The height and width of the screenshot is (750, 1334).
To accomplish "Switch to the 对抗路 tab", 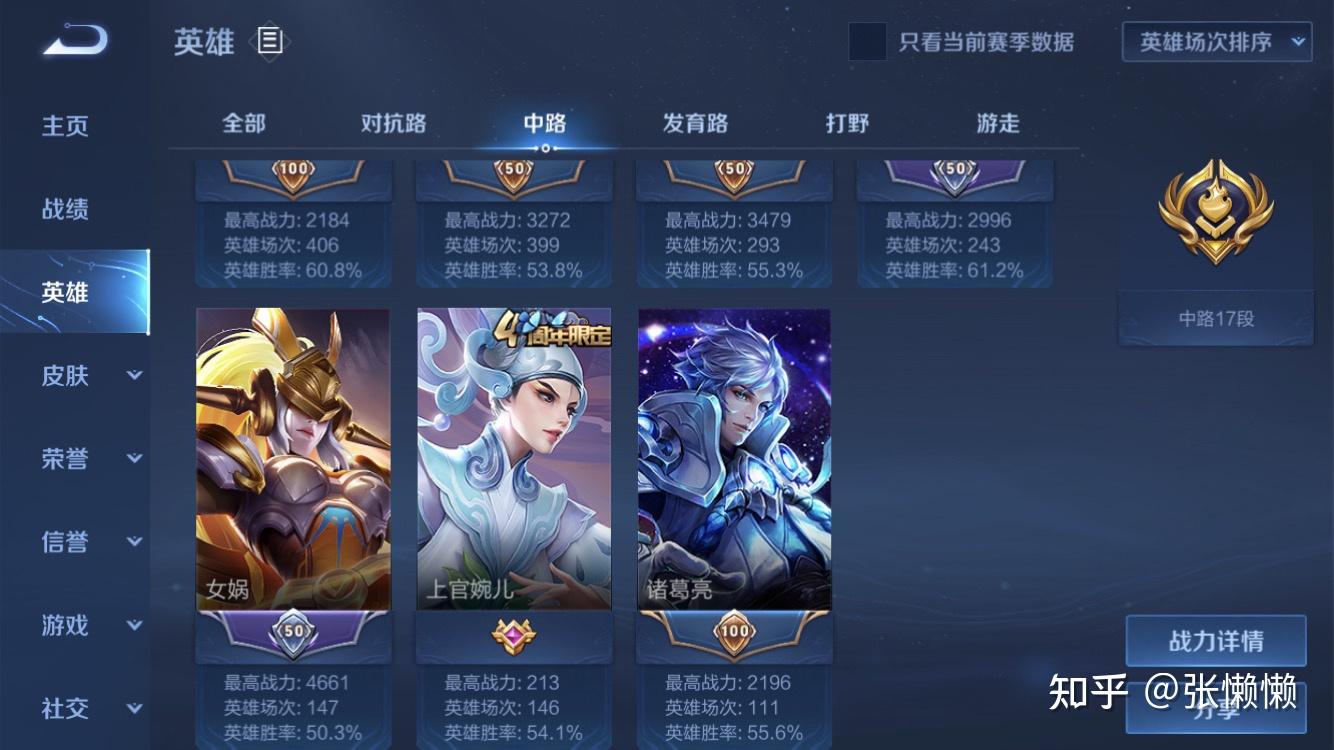I will pyautogui.click(x=390, y=122).
